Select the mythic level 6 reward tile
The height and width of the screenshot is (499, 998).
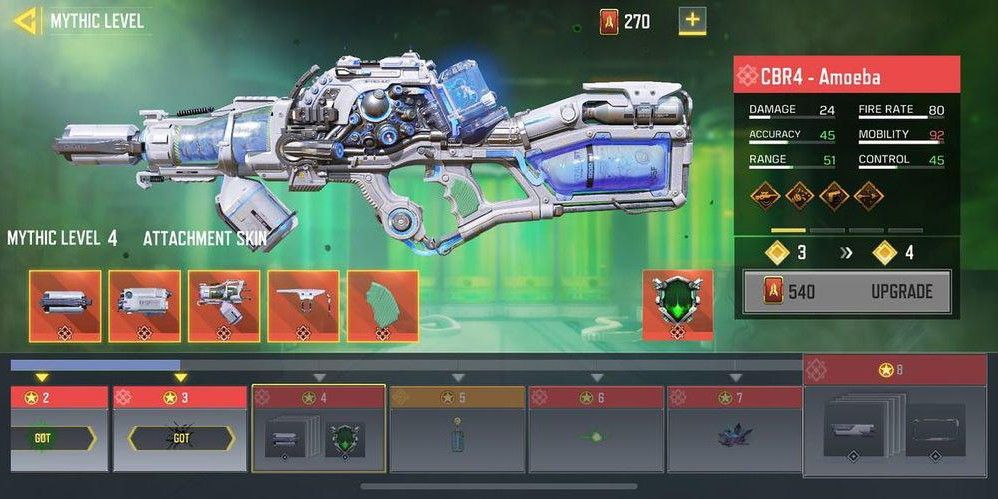pos(596,429)
